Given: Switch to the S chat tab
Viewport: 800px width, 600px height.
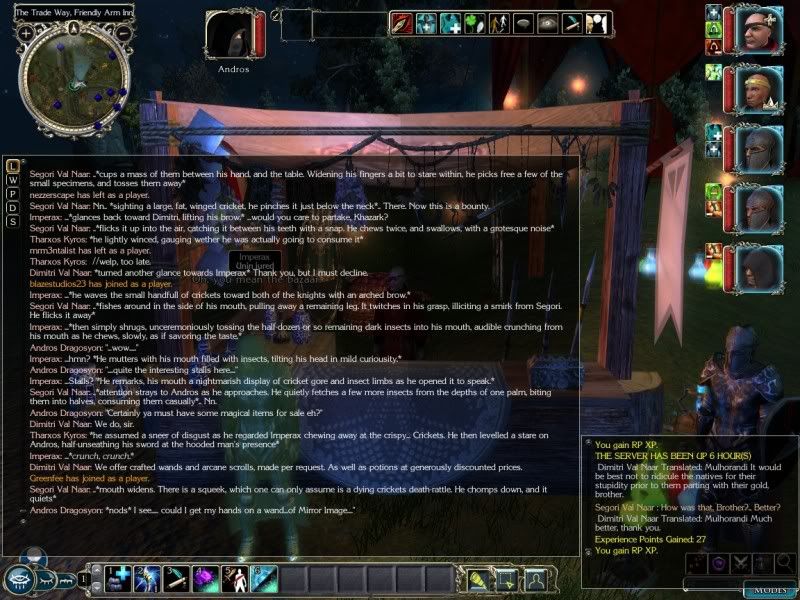Looking at the screenshot, I should coord(12,221).
